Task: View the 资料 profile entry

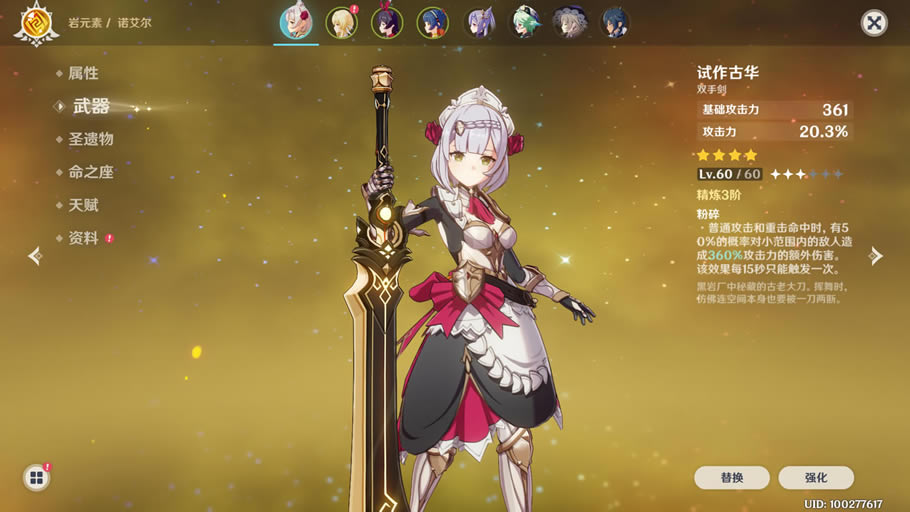Action: pyautogui.click(x=83, y=238)
